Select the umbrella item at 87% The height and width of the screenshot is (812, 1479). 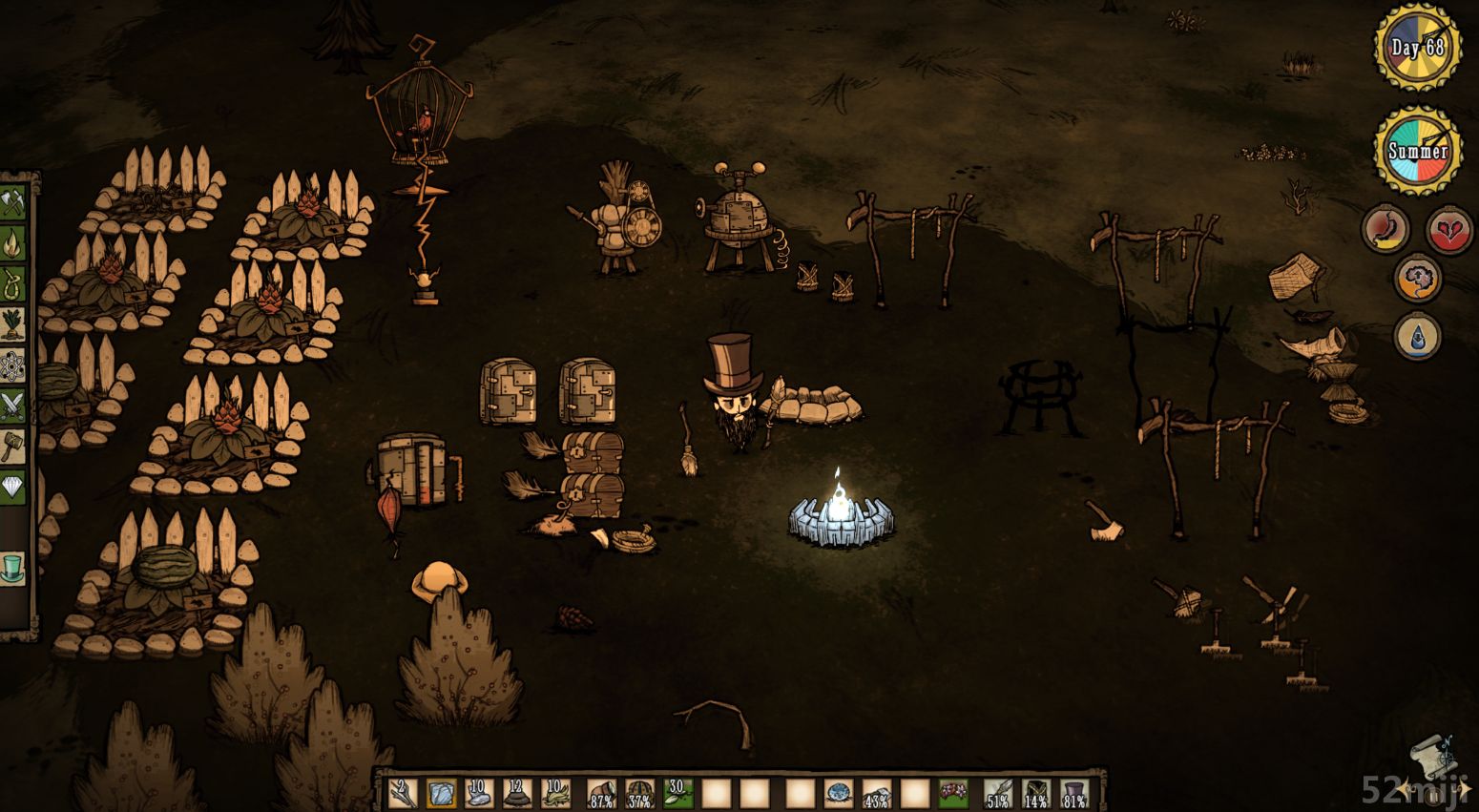pos(600,793)
